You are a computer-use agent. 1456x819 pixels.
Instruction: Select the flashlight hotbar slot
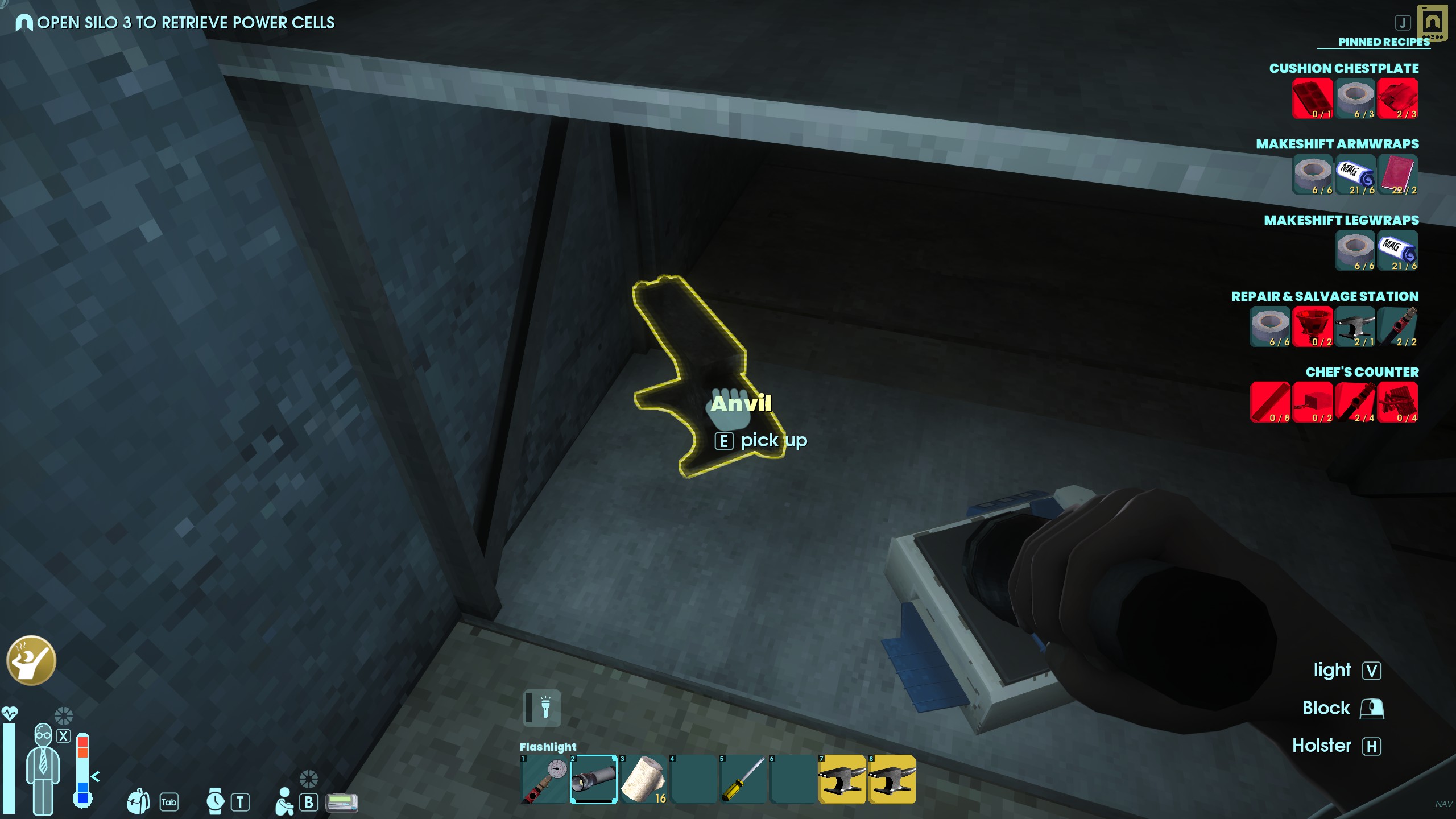pos(593,779)
